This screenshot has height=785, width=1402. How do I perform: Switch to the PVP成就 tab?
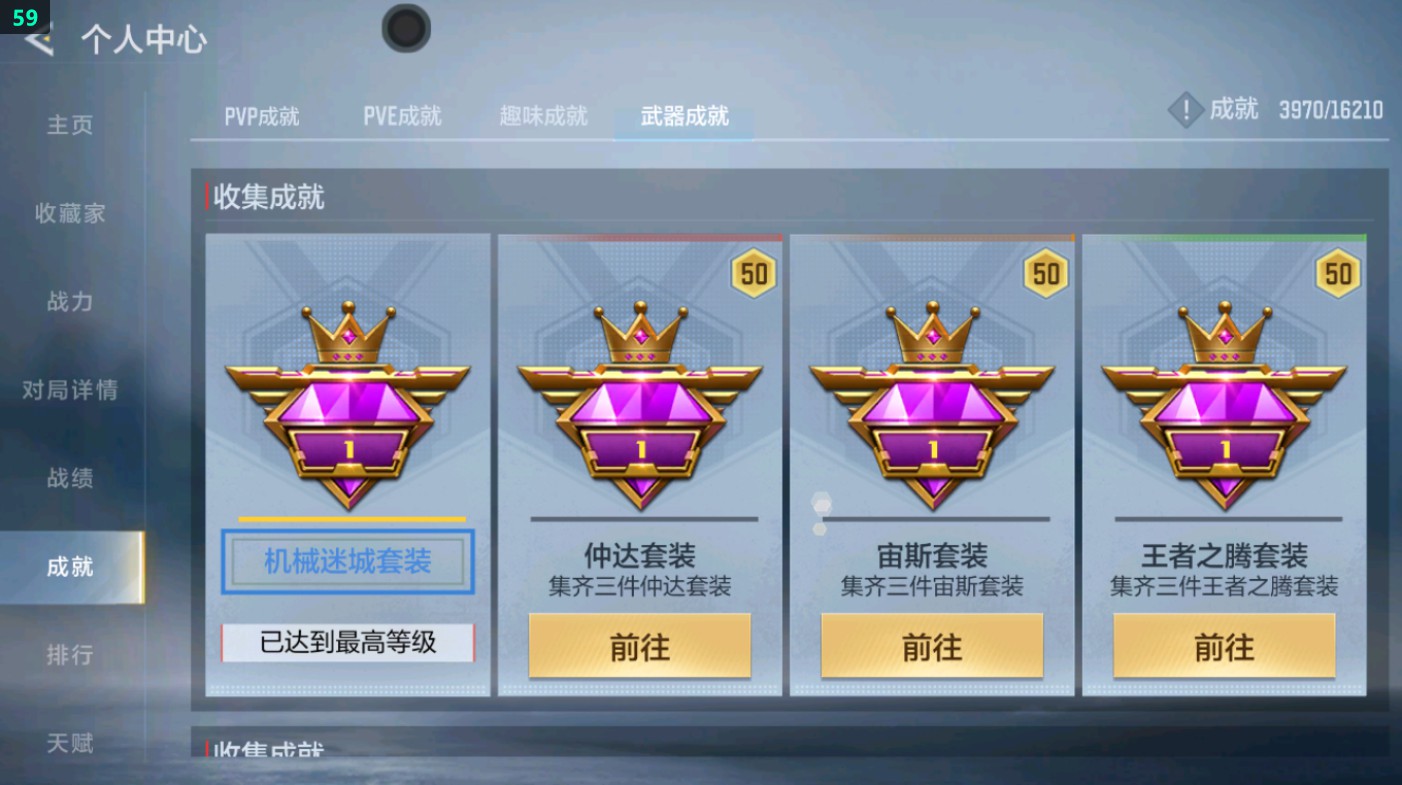[x=260, y=116]
